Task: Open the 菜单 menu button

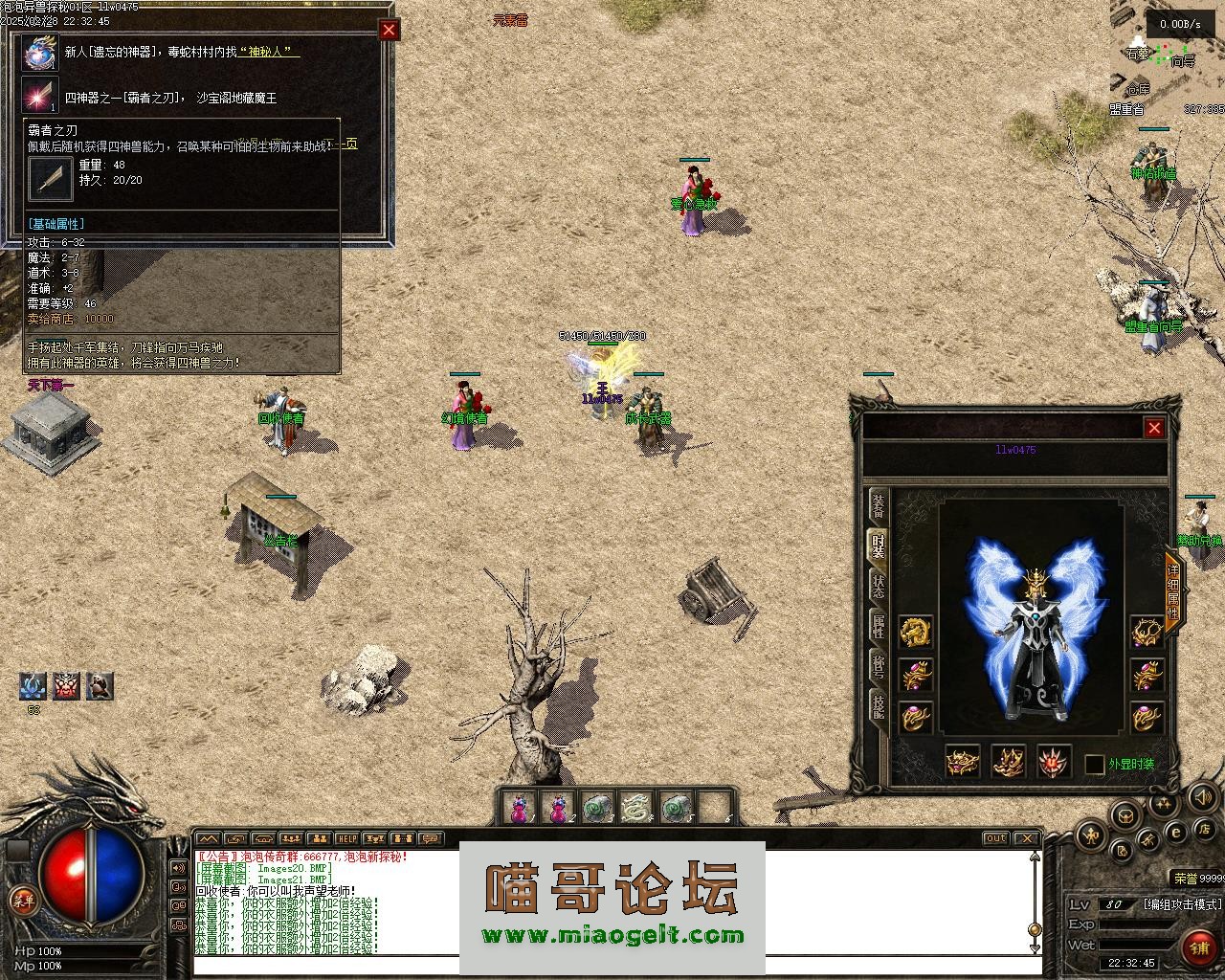Action: (23, 899)
